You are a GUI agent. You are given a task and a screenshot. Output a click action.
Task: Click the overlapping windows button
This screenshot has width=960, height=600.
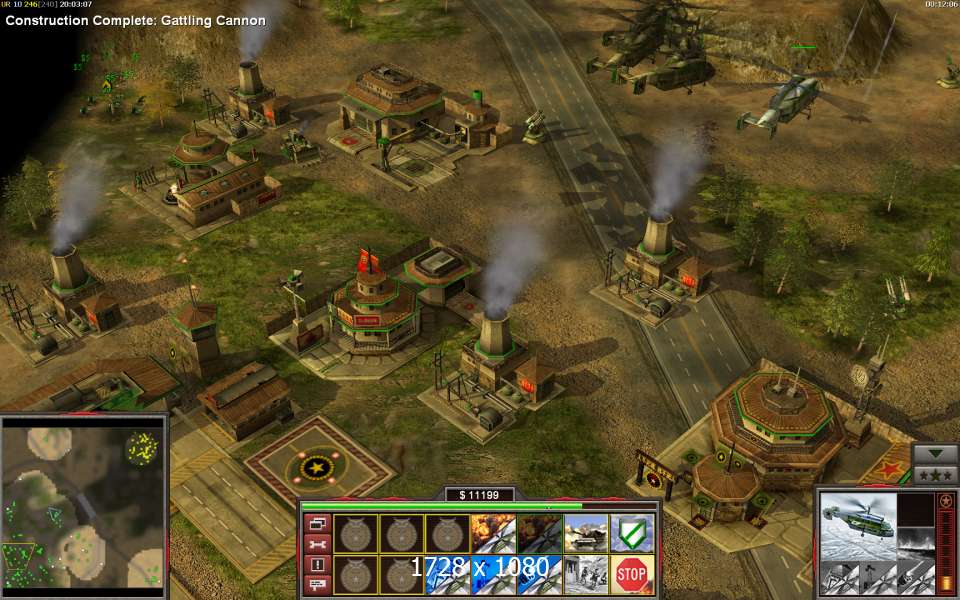(x=317, y=523)
